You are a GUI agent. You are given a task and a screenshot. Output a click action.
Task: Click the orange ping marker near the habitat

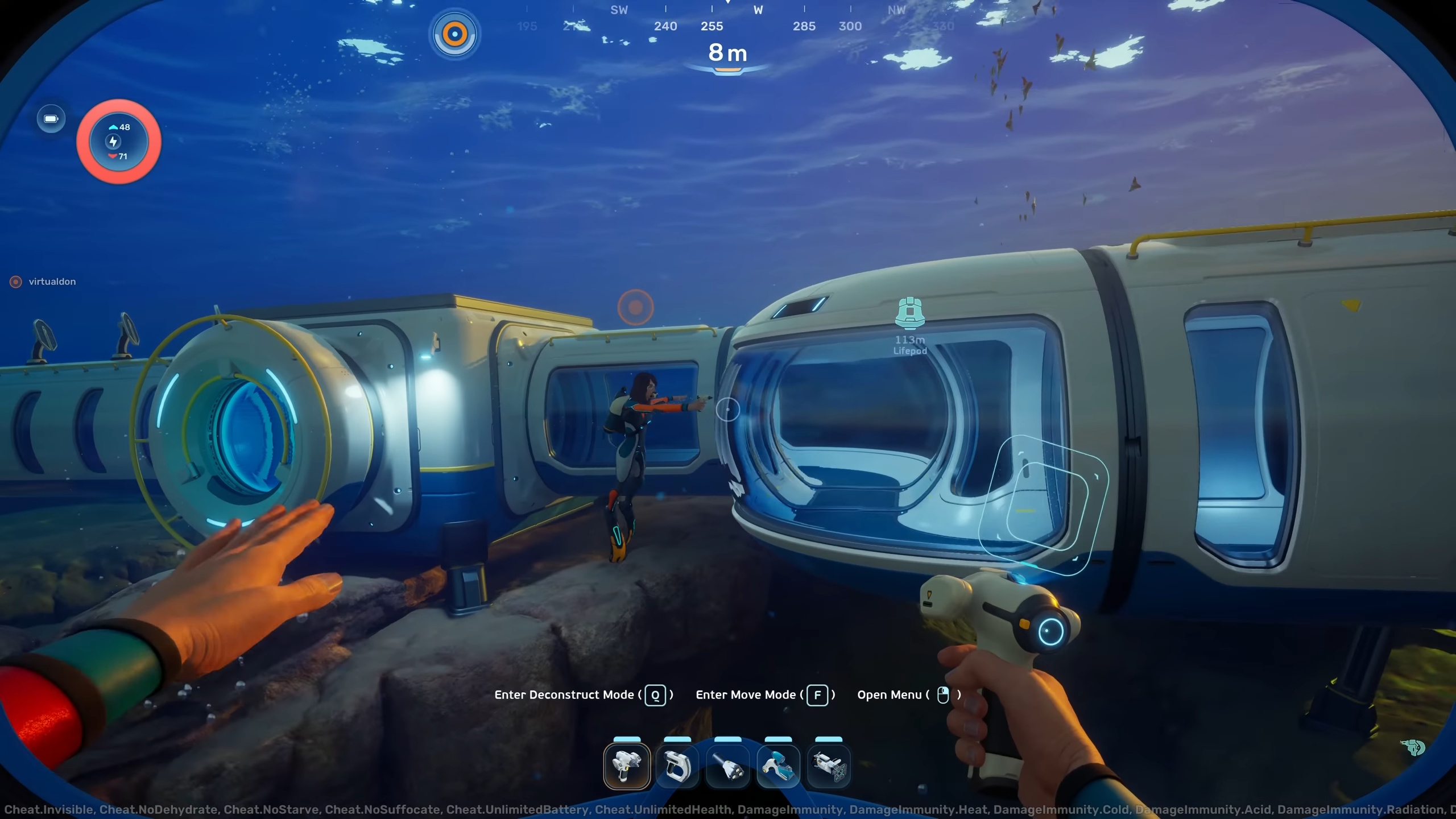(635, 307)
